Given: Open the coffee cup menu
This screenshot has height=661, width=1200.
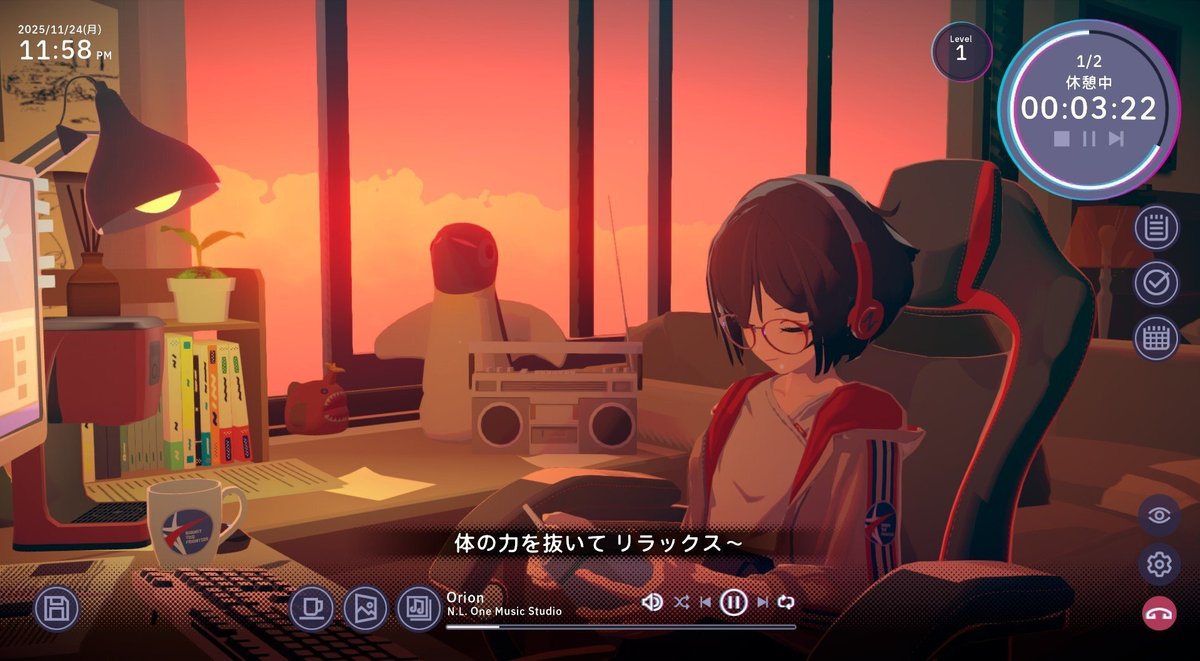Looking at the screenshot, I should pos(311,608).
